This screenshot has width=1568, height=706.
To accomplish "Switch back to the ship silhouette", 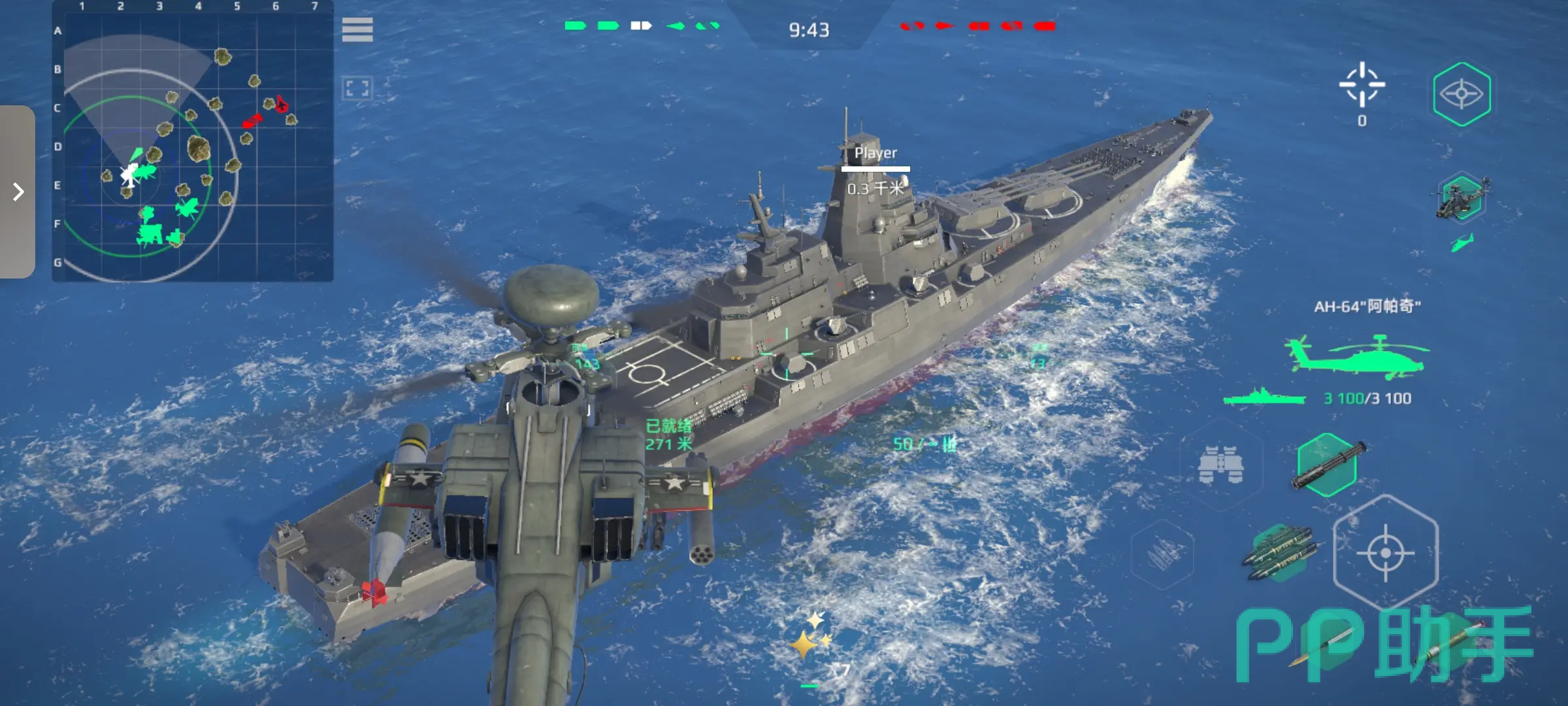I will pyautogui.click(x=1264, y=397).
